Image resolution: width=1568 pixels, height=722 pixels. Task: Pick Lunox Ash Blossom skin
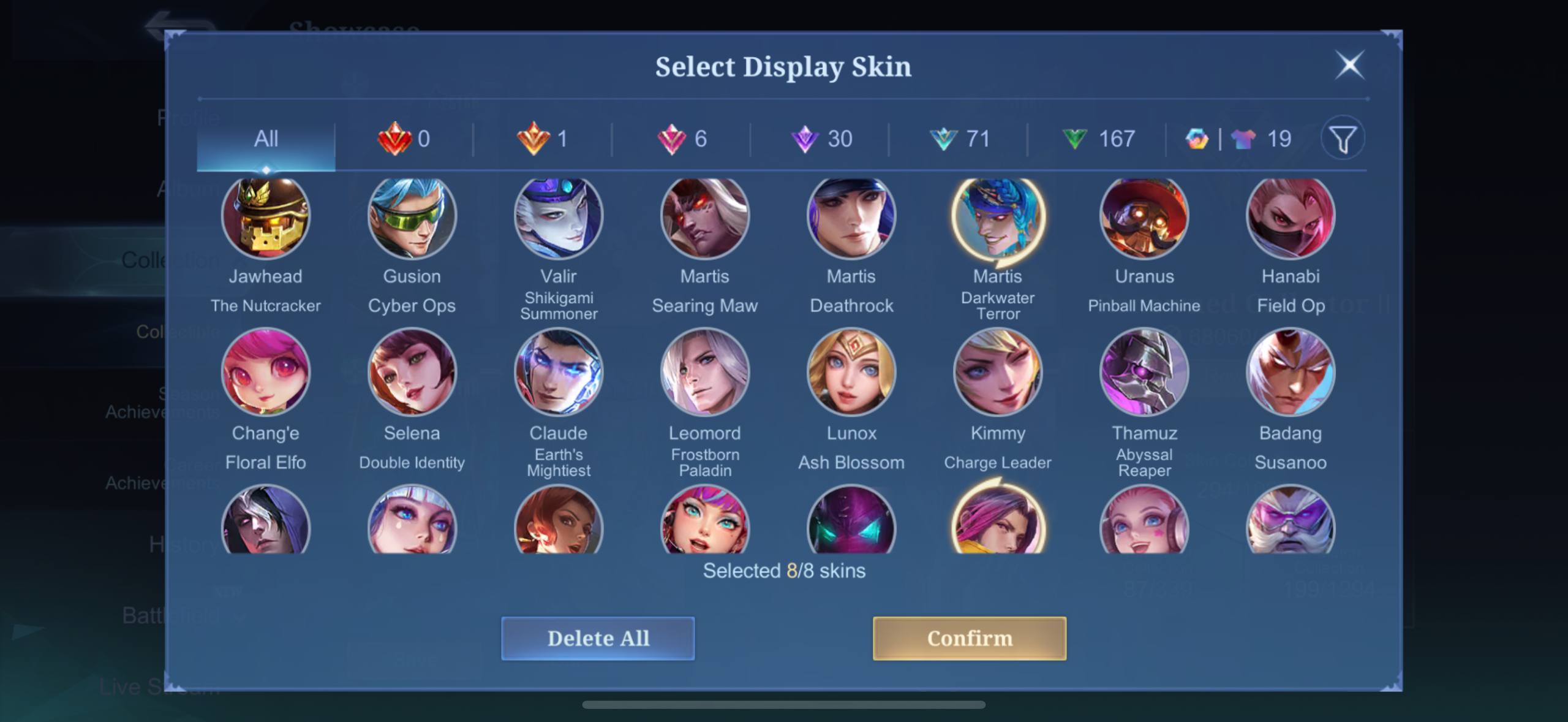coord(851,371)
